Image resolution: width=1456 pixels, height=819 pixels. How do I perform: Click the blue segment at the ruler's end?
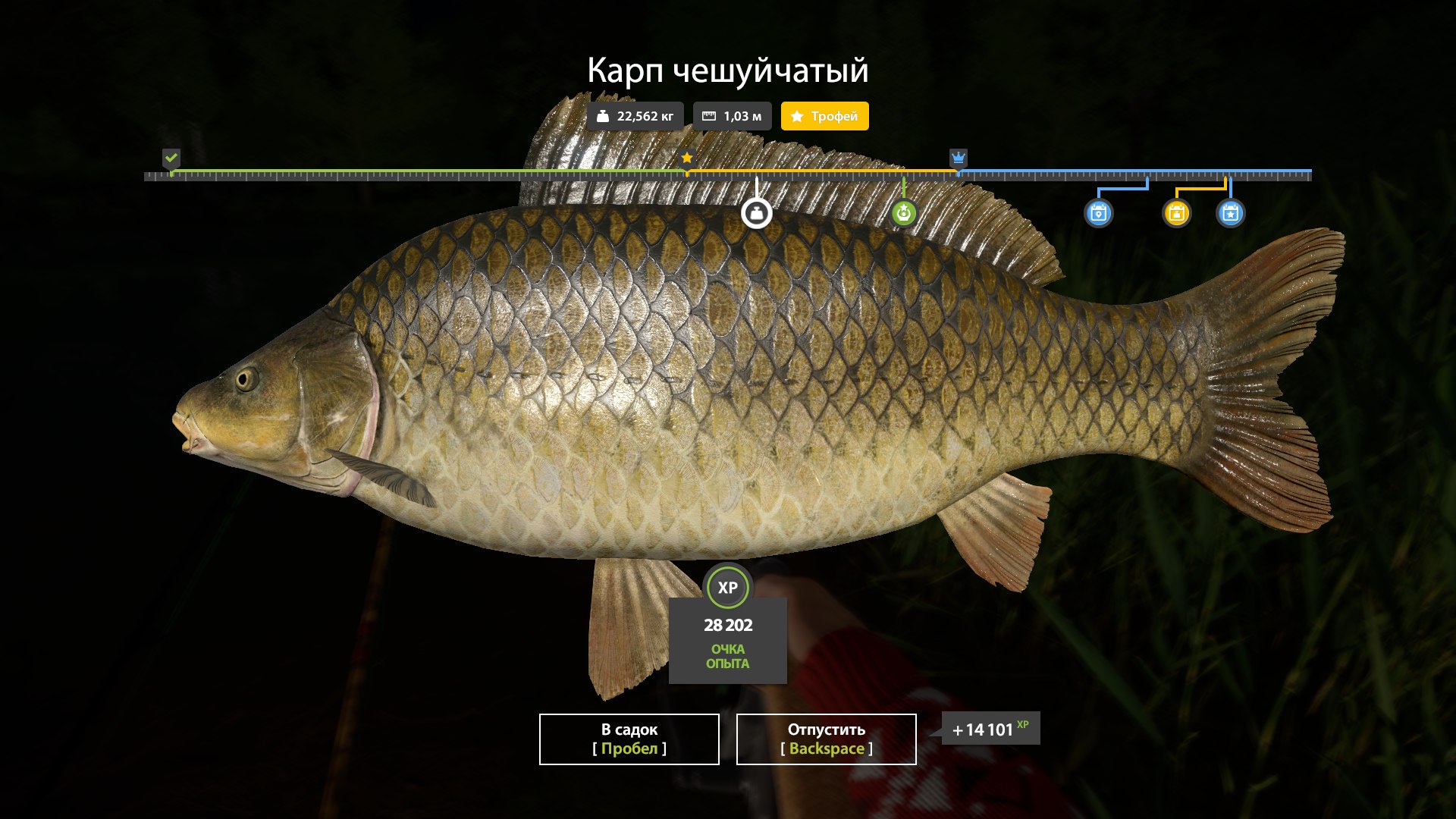[x=1137, y=171]
